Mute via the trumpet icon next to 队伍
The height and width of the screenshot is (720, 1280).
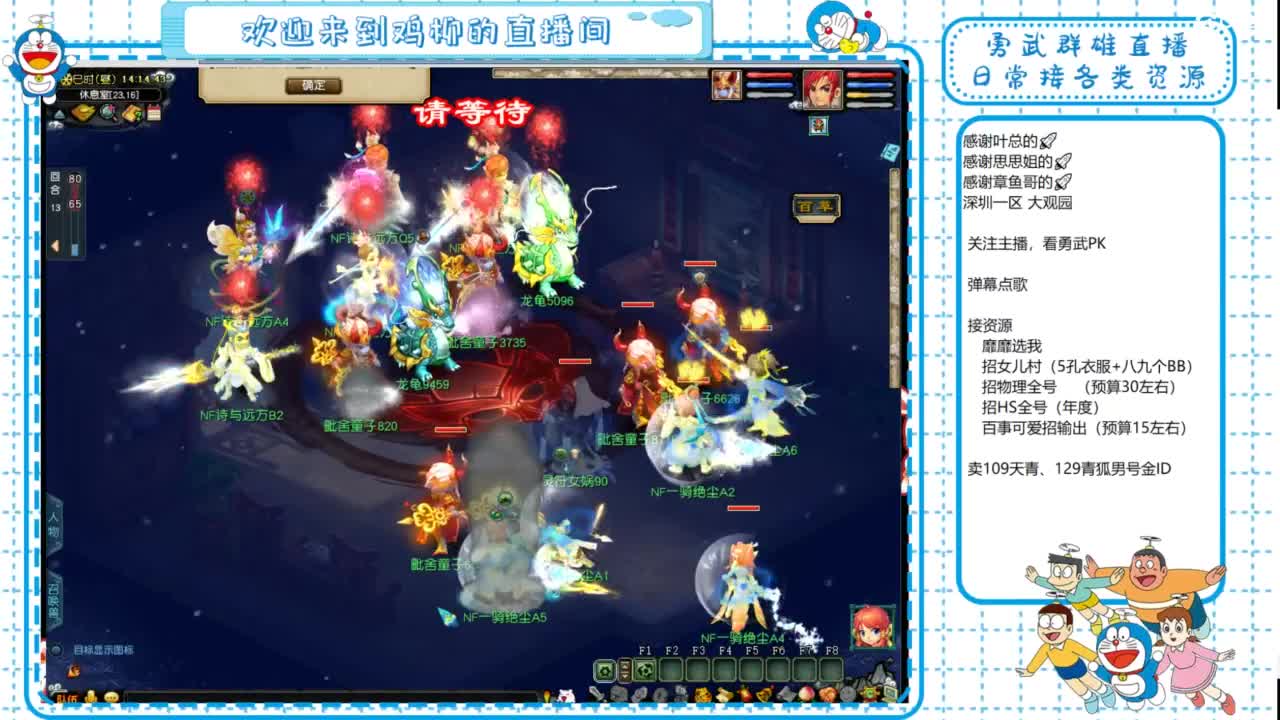90,698
